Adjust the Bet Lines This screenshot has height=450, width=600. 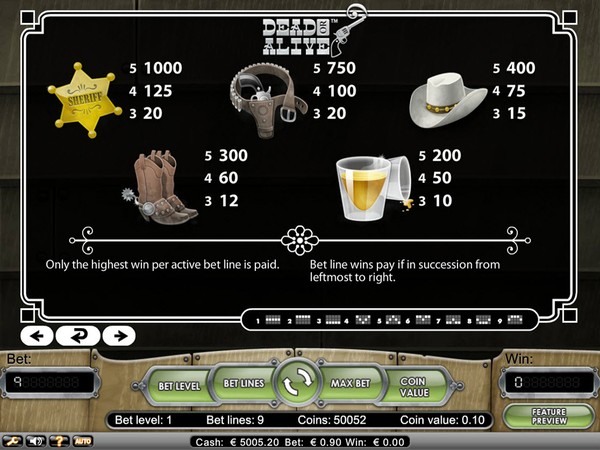coord(241,383)
